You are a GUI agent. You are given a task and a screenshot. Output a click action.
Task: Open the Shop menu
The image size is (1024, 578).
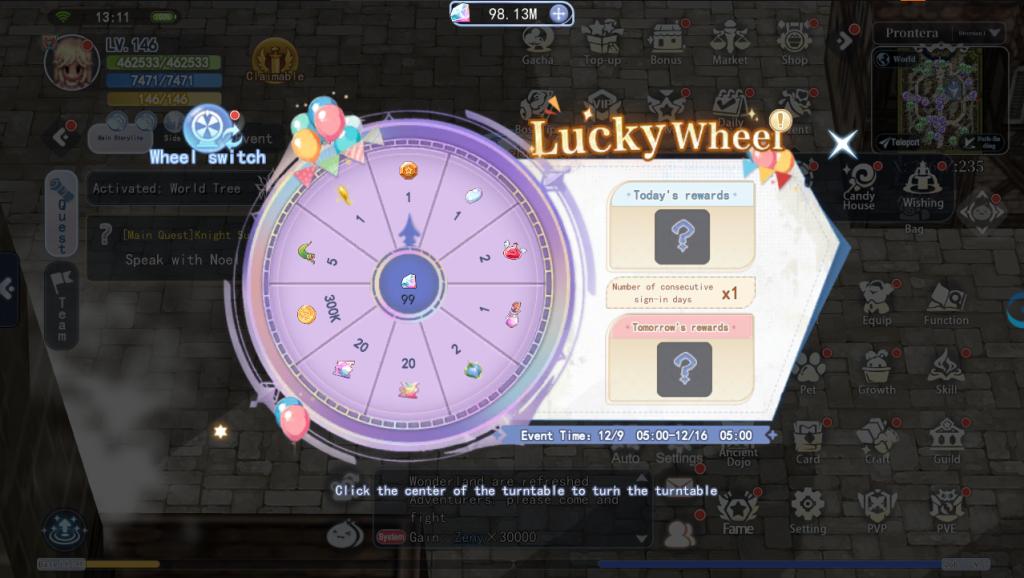[x=794, y=43]
